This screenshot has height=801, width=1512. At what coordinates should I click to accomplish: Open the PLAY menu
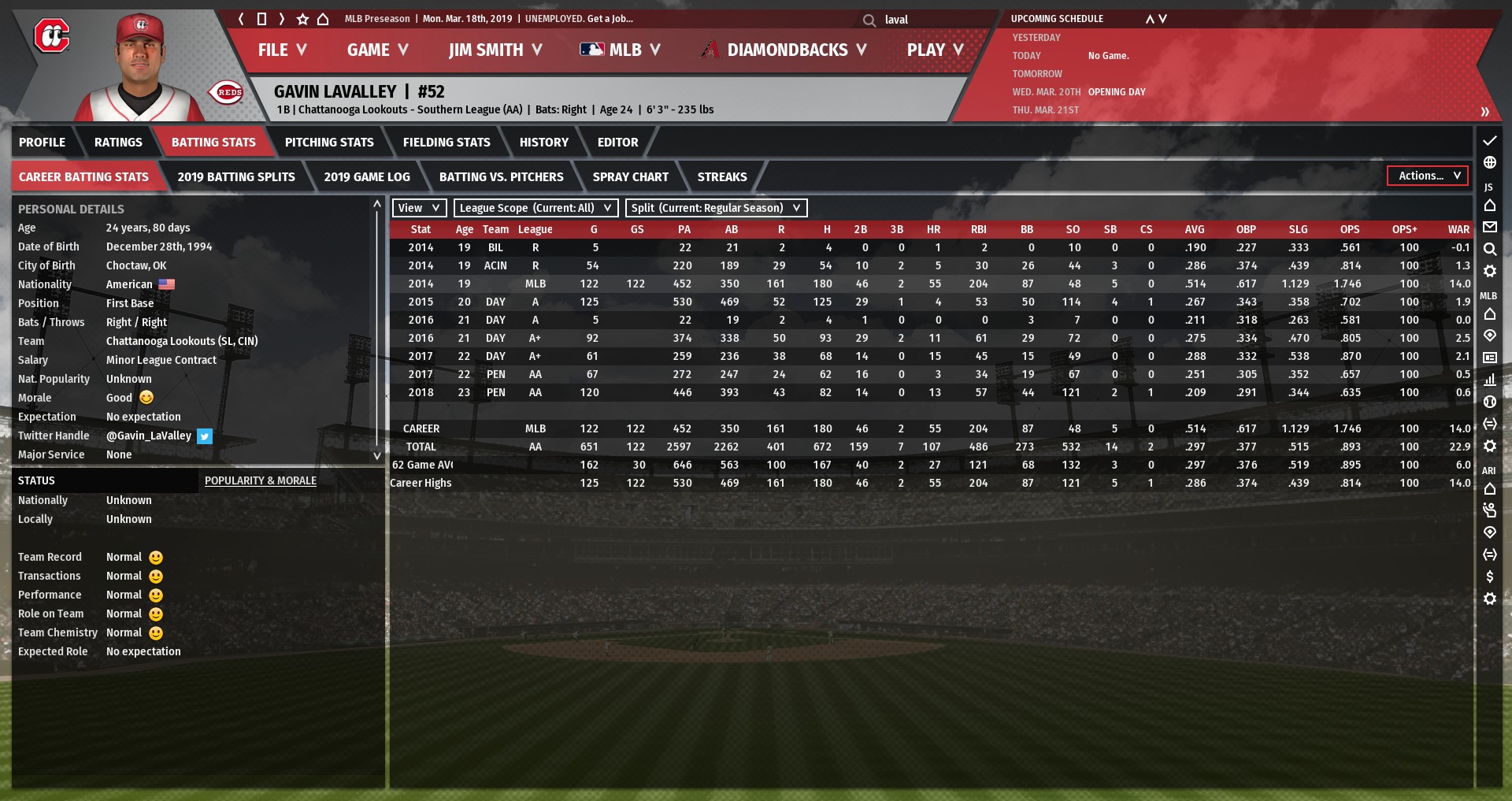click(935, 50)
